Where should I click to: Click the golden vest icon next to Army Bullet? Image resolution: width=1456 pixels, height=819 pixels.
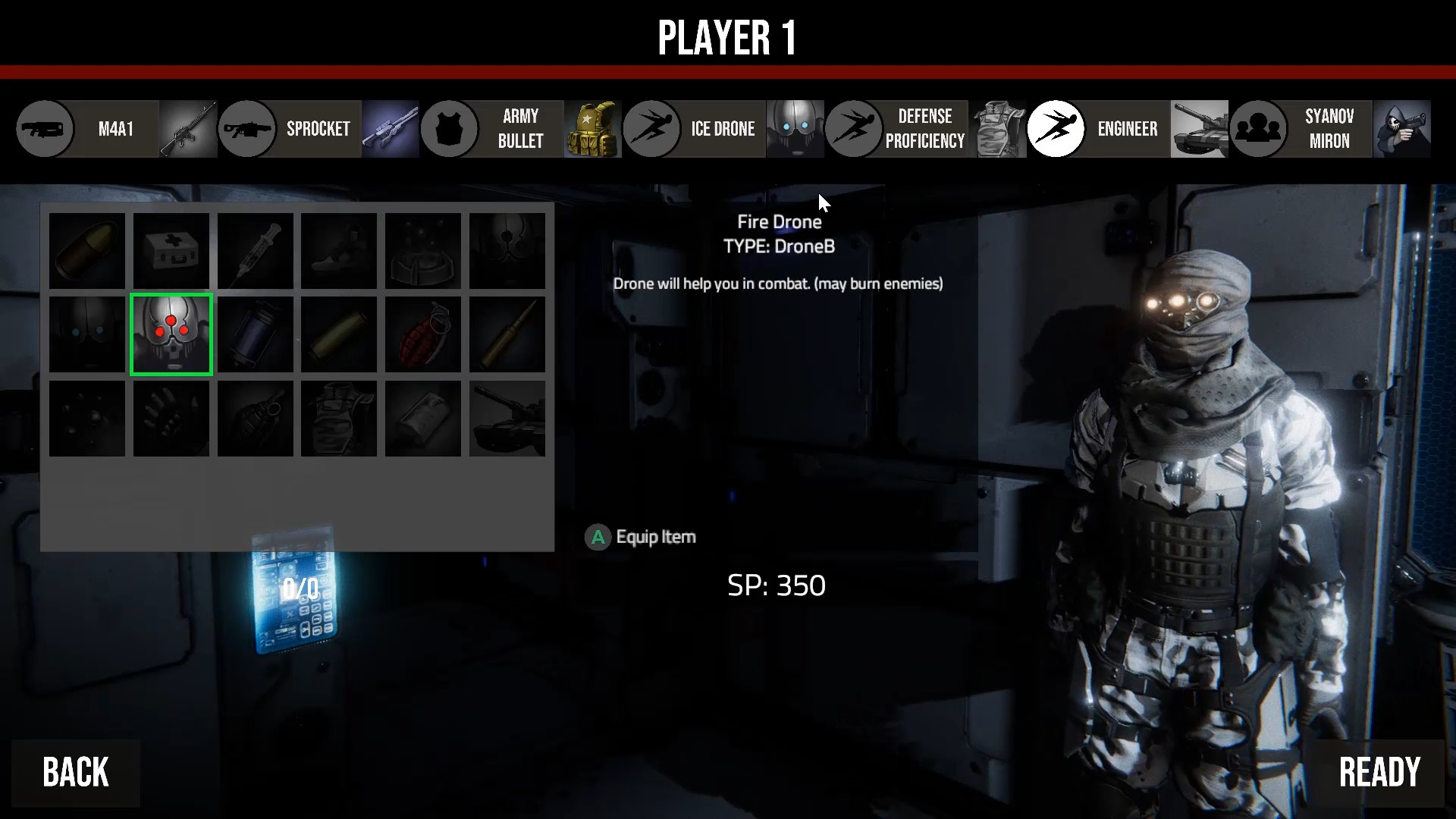[592, 129]
